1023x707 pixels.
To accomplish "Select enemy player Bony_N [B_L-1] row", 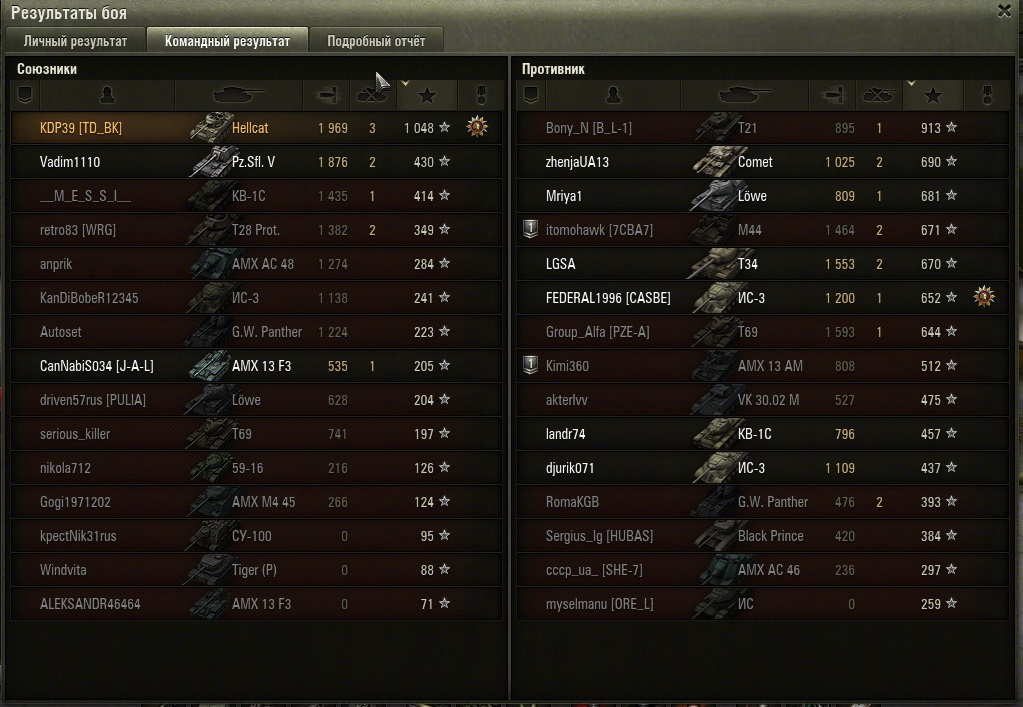I will coord(589,128).
